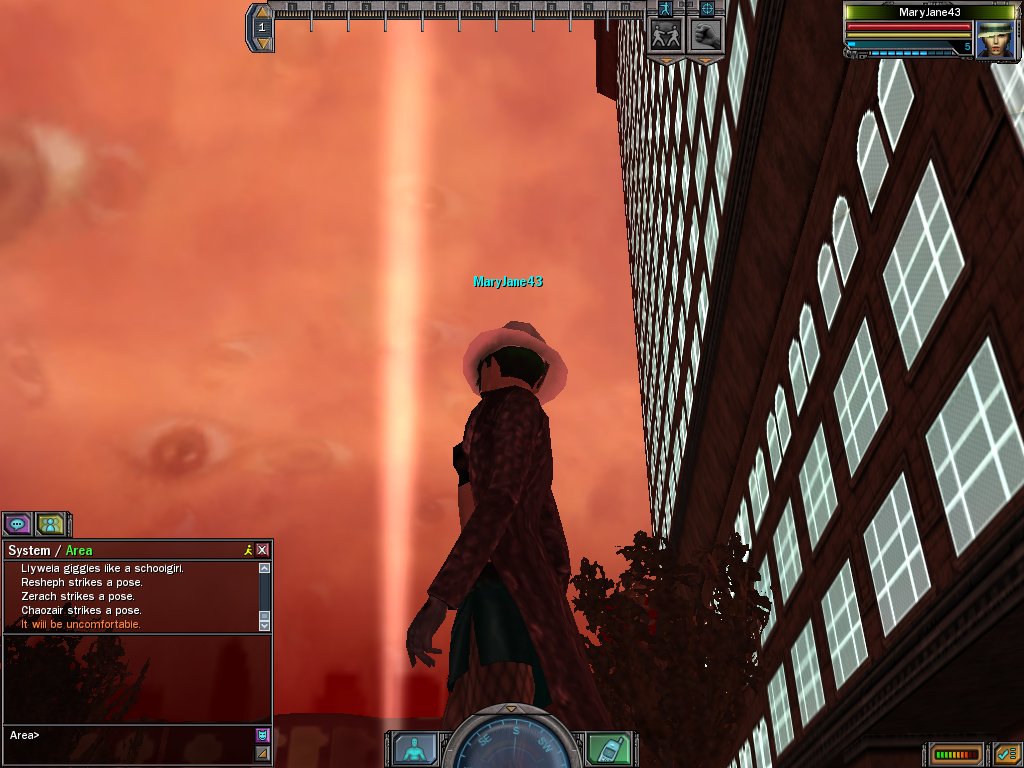Click the chat scrollbar up arrow
Image resolution: width=1024 pixels, height=768 pixels.
pyautogui.click(x=264, y=568)
